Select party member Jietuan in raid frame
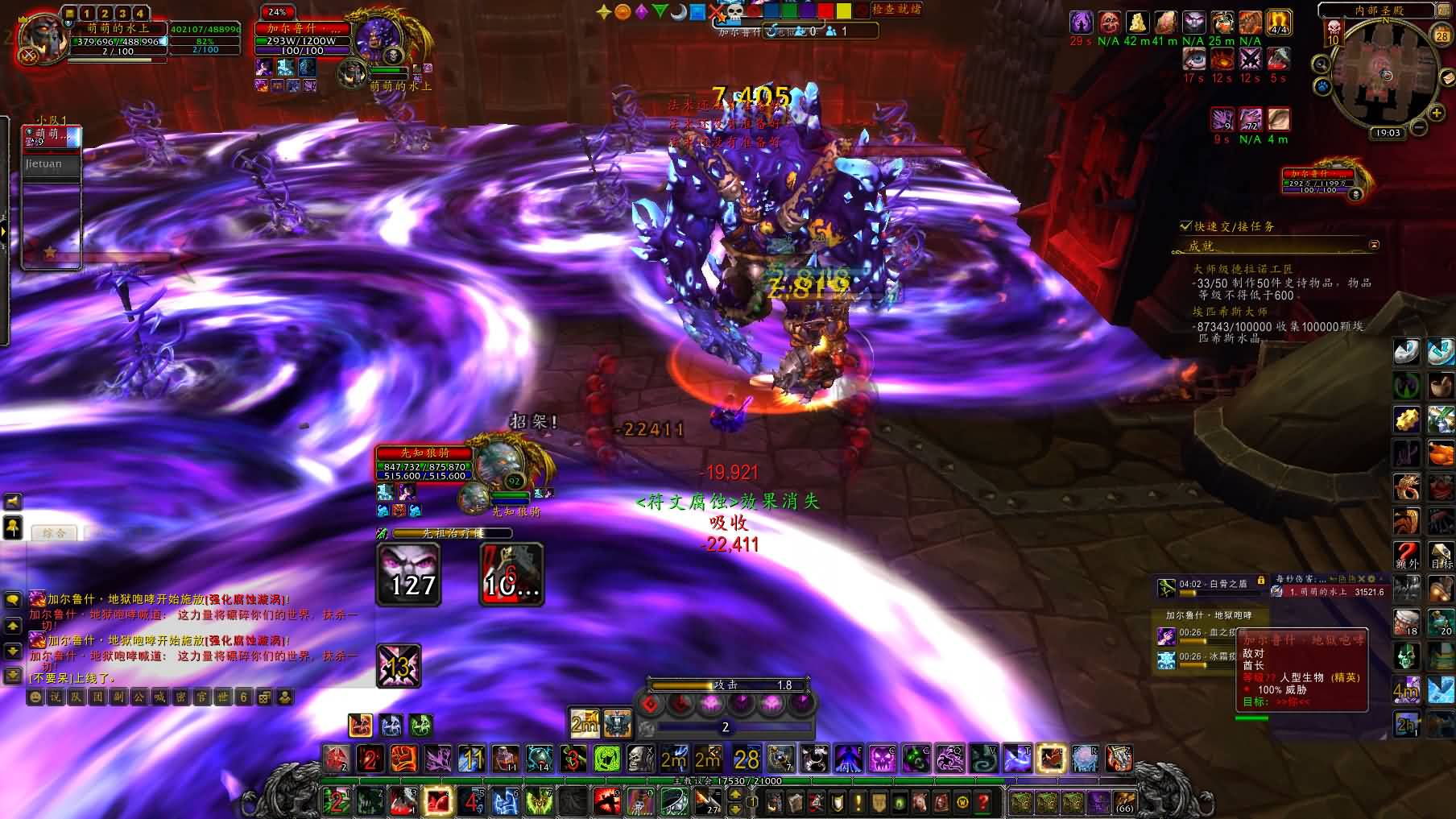The width and height of the screenshot is (1456, 819). pyautogui.click(x=52, y=164)
